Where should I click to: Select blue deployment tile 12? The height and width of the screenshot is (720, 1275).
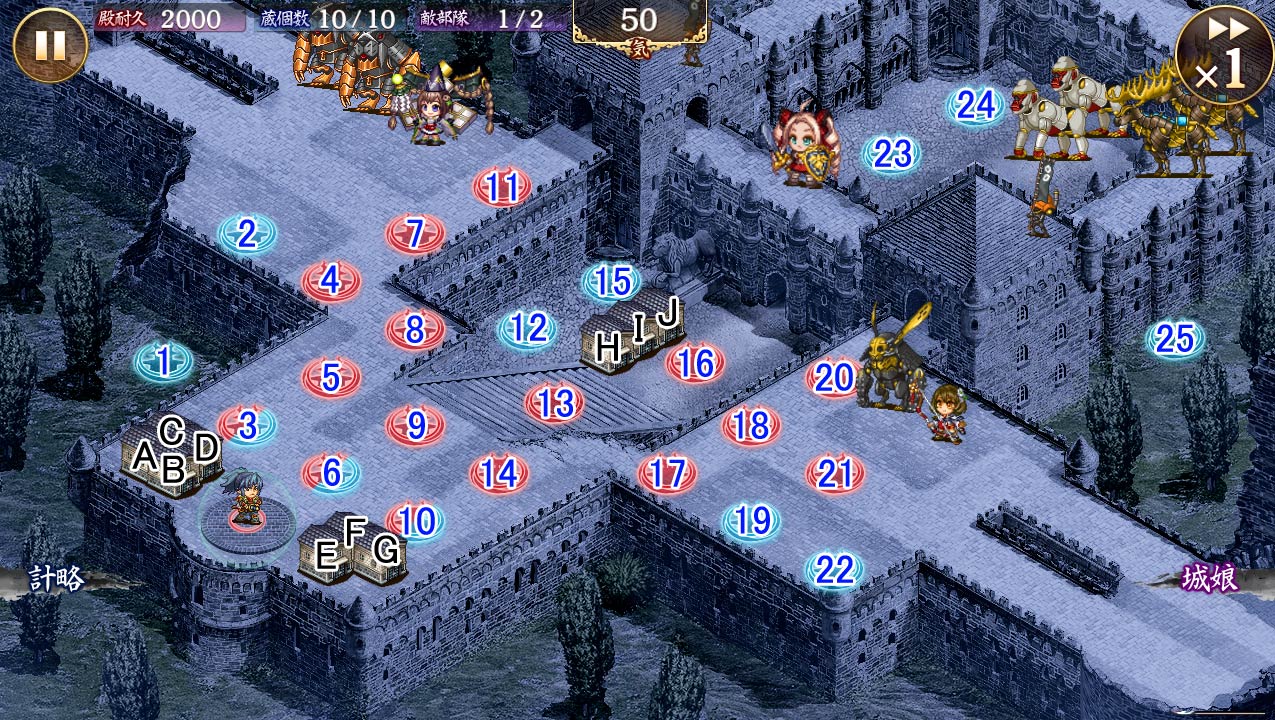[527, 329]
